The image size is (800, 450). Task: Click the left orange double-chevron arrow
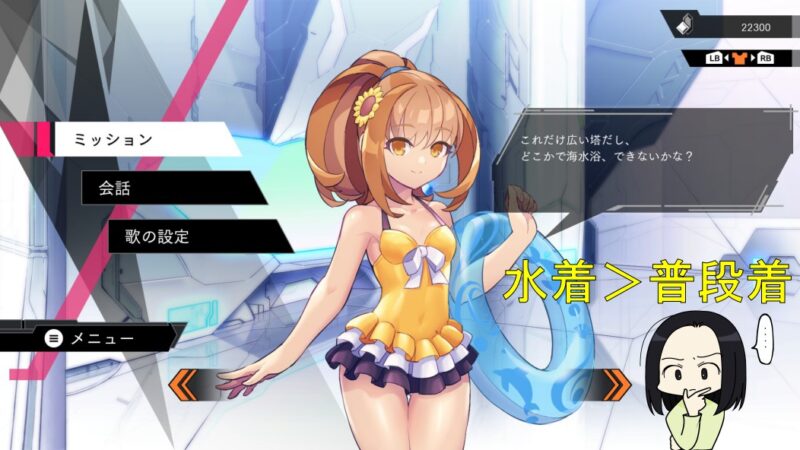(x=186, y=382)
